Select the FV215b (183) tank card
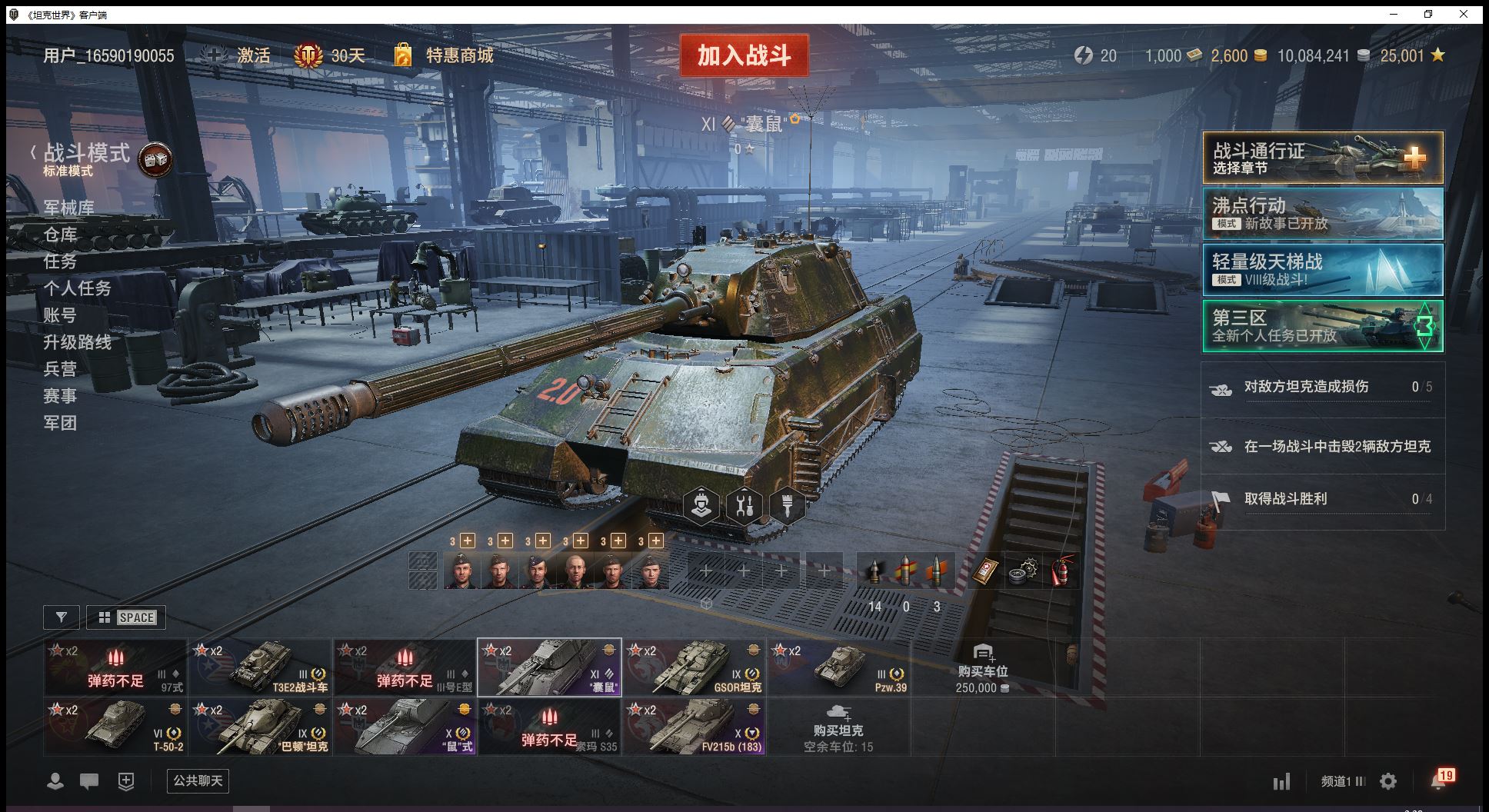Image resolution: width=1489 pixels, height=812 pixels. [x=695, y=727]
